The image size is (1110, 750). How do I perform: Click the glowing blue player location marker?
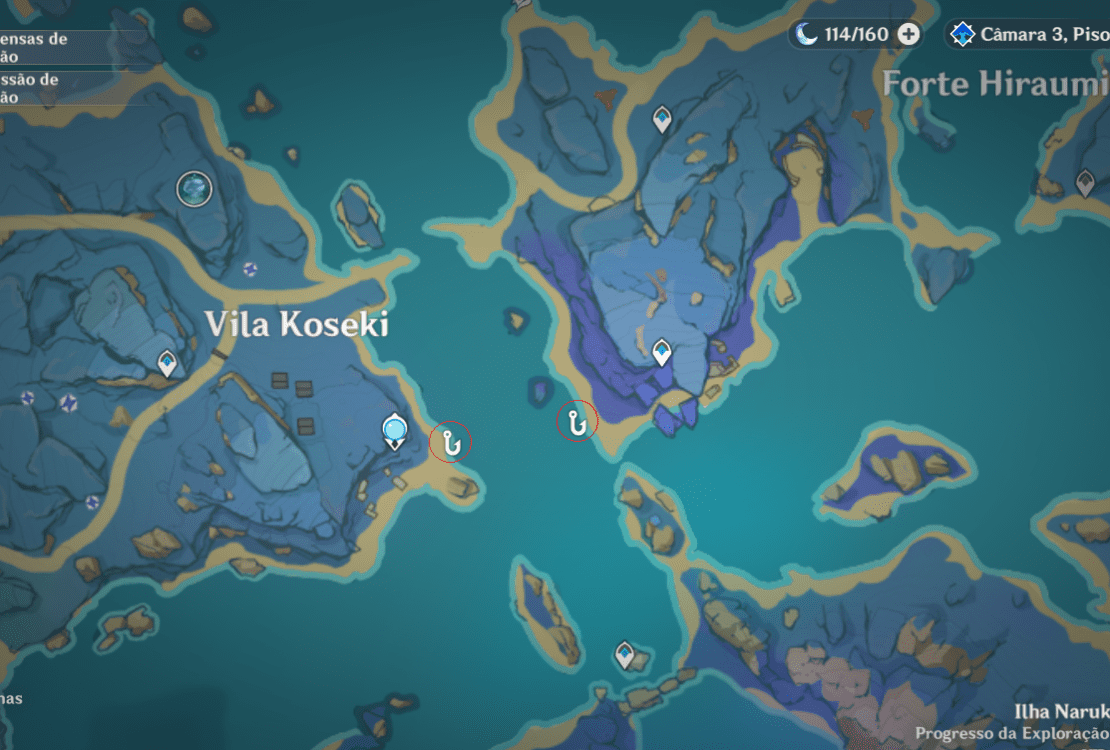point(395,432)
